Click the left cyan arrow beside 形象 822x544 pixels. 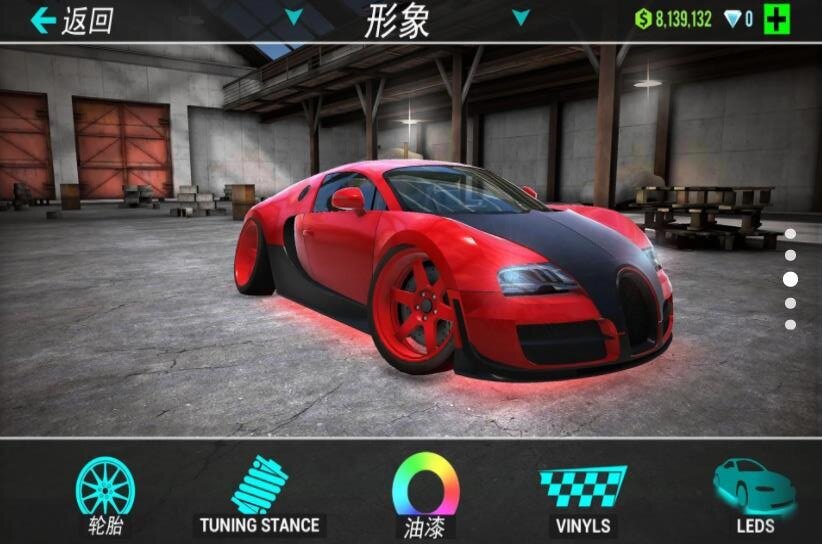point(293,17)
